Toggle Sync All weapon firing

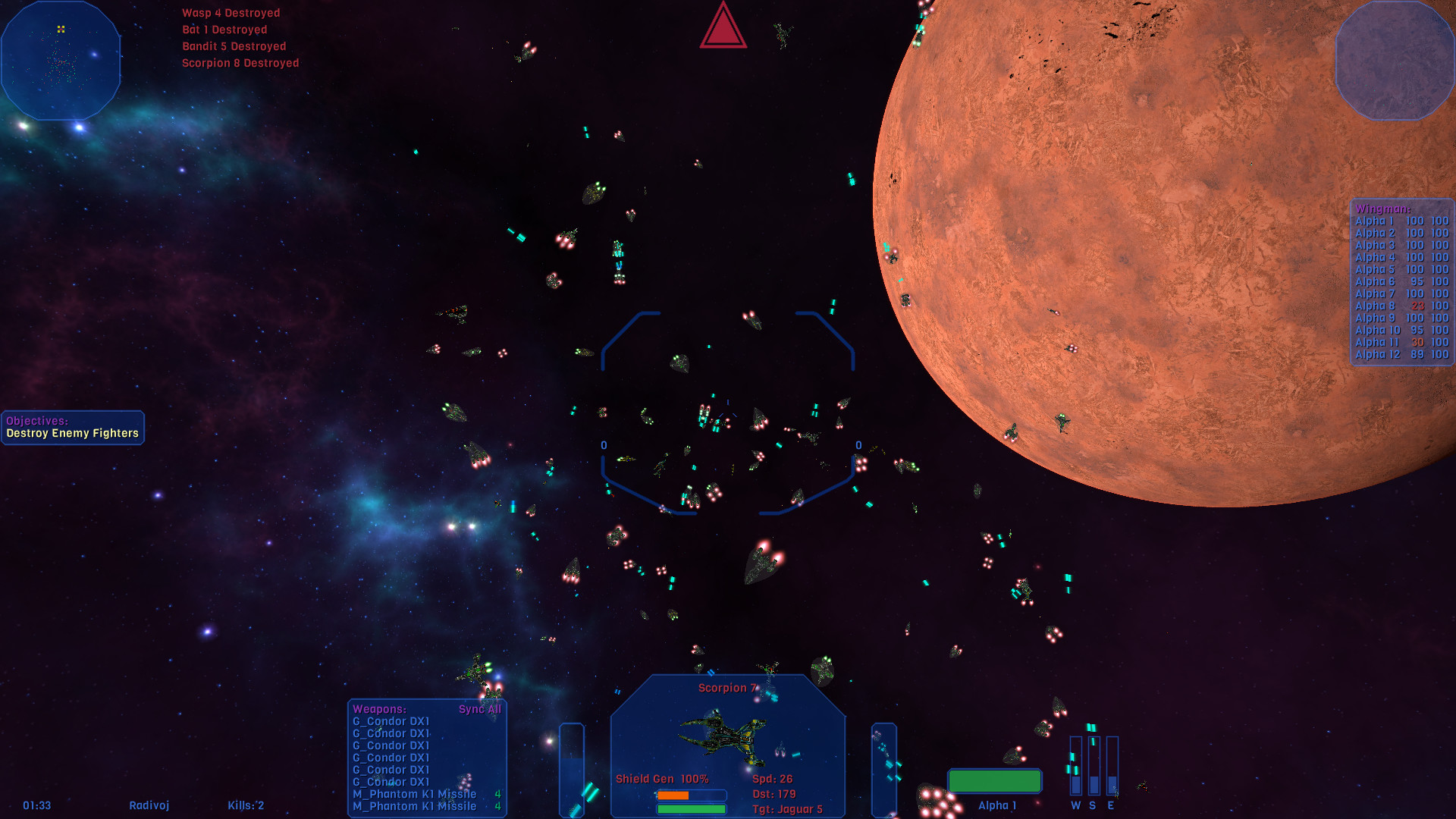[x=479, y=710]
